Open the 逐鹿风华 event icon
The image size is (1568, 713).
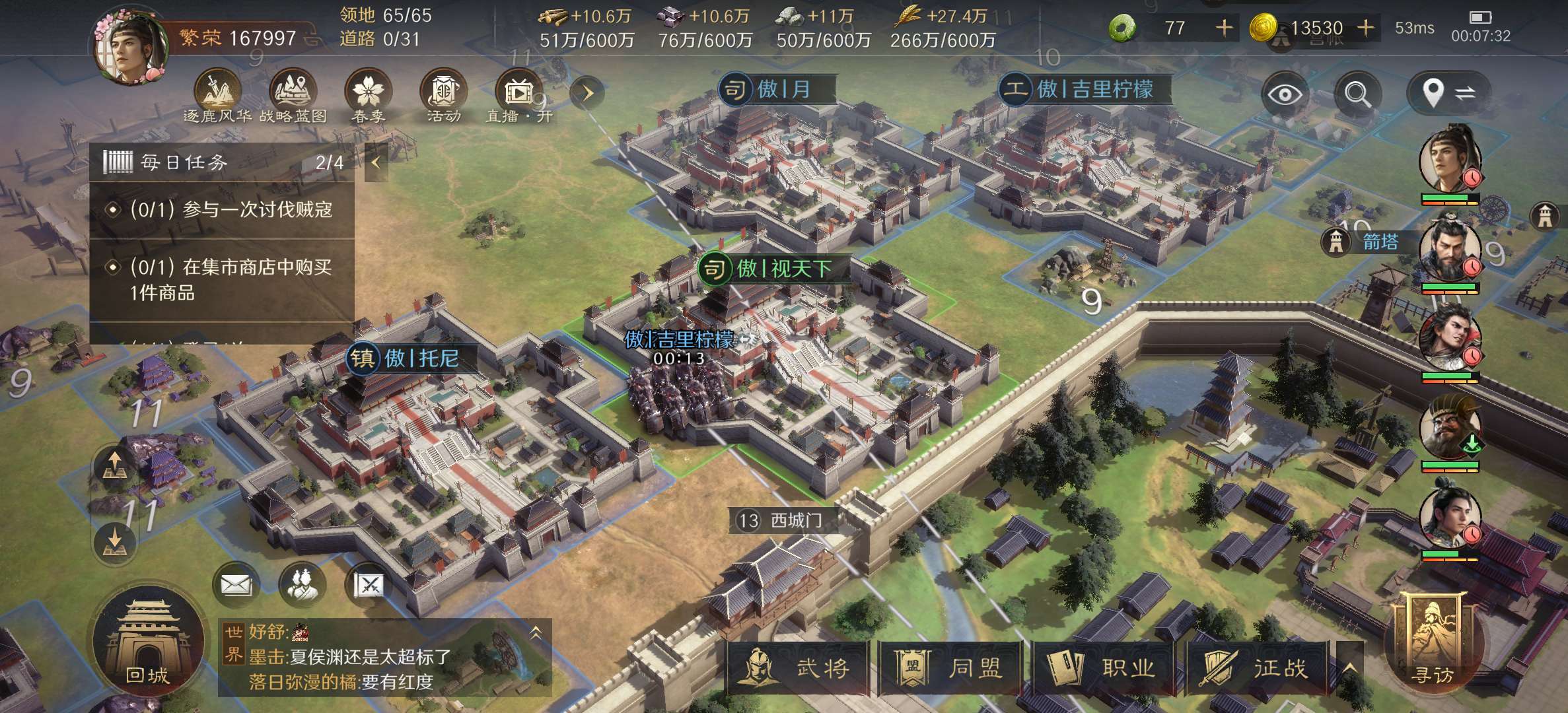coord(217,96)
